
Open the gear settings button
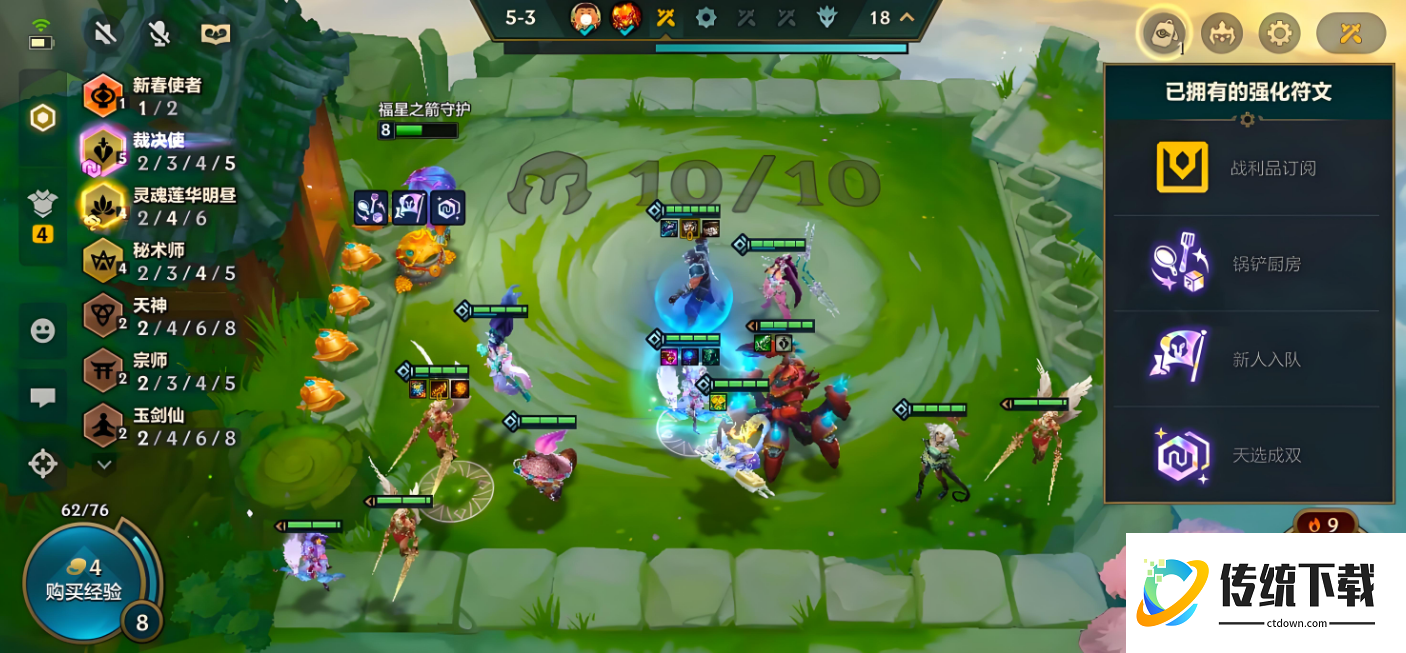coord(1278,34)
